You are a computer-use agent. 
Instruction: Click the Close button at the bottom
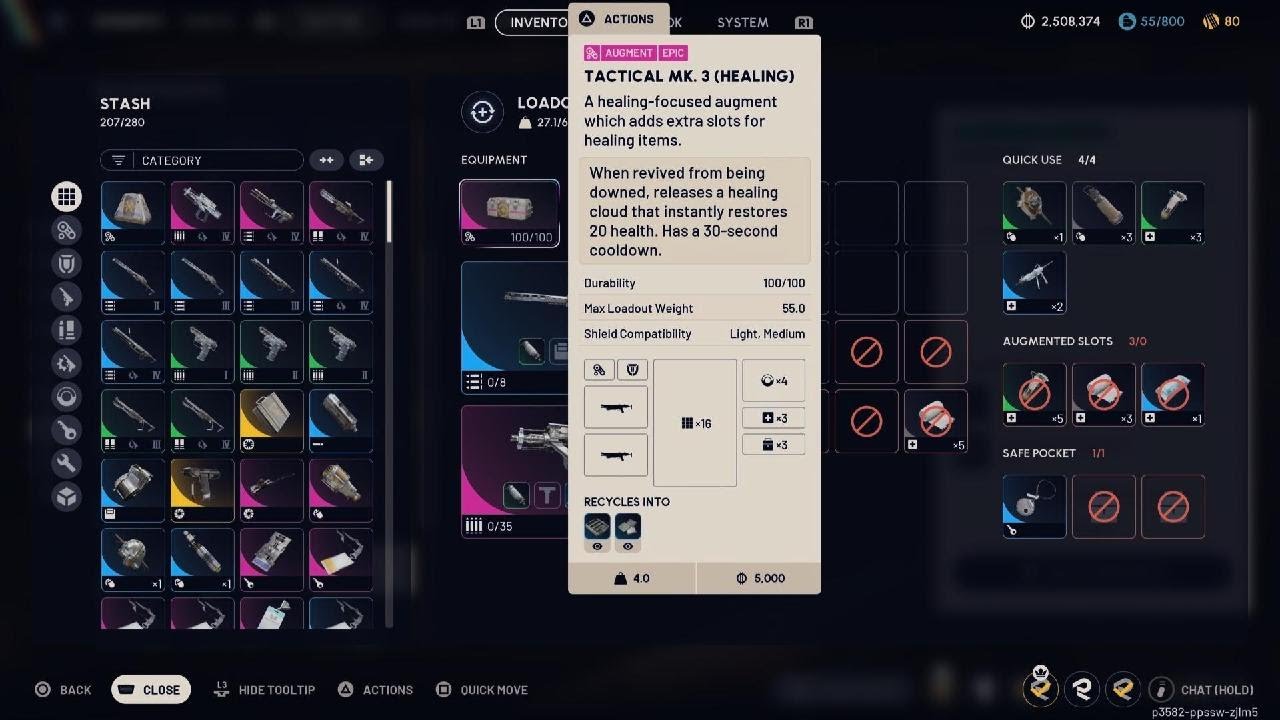(x=150, y=689)
